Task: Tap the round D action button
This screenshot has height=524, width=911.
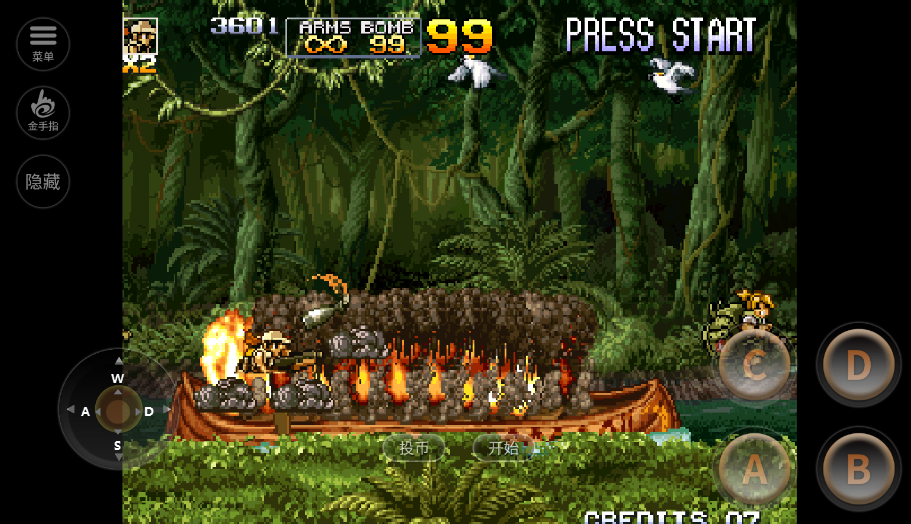Action: (858, 365)
